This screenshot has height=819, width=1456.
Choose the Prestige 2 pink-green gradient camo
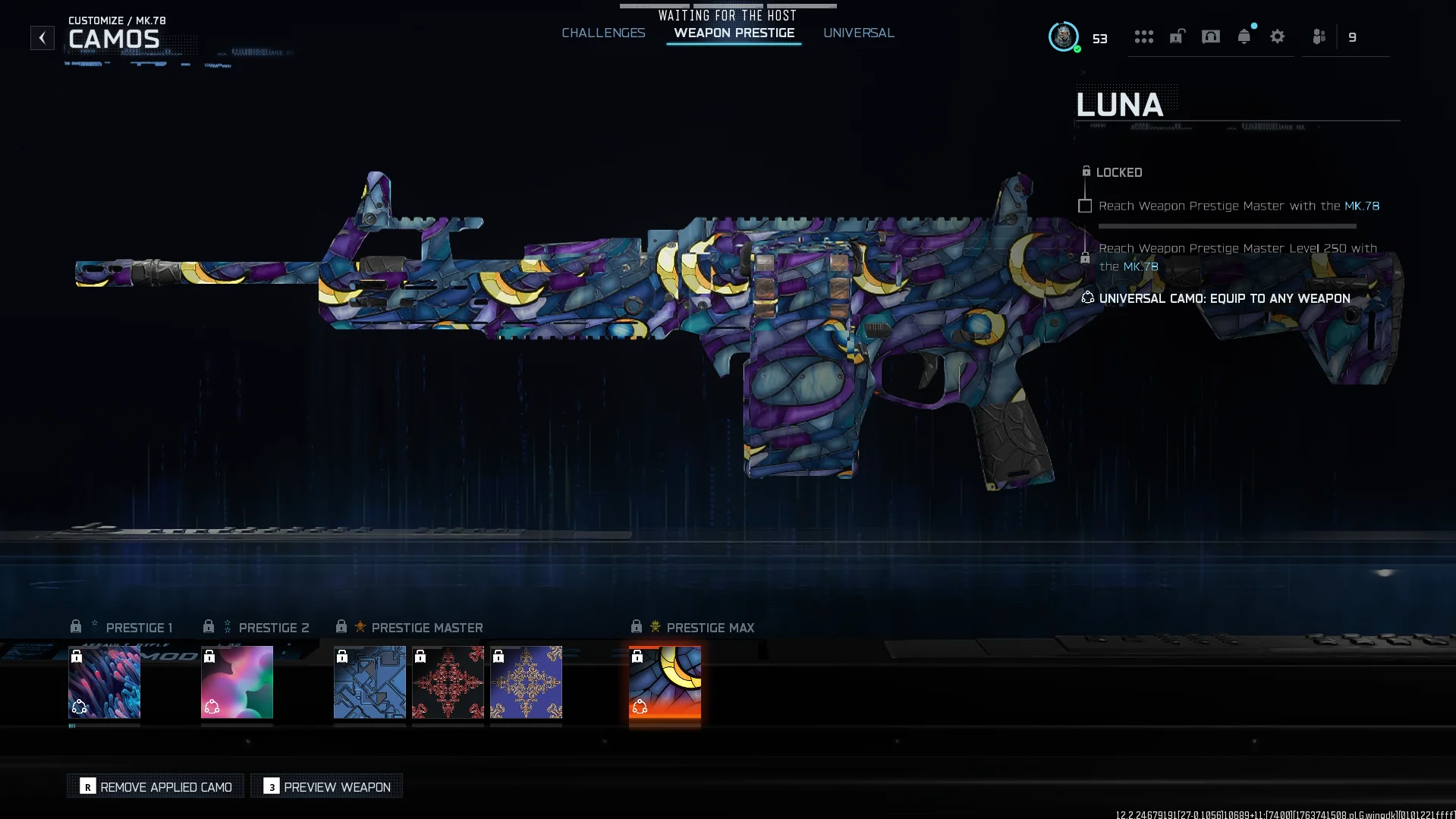click(x=237, y=682)
